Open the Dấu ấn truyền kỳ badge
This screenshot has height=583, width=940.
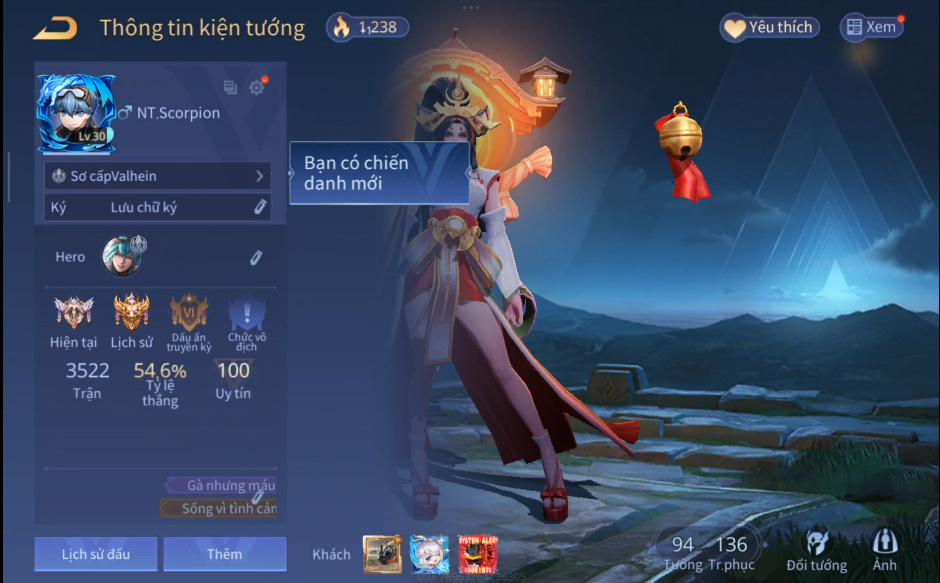point(189,313)
